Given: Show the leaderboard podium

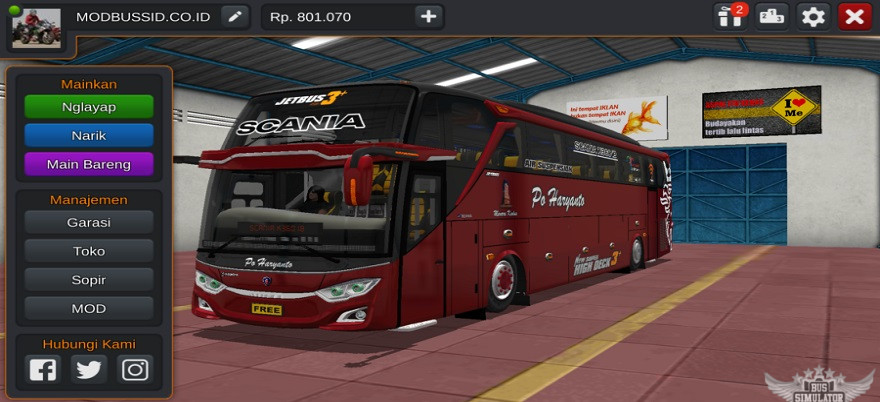Looking at the screenshot, I should pos(771,16).
